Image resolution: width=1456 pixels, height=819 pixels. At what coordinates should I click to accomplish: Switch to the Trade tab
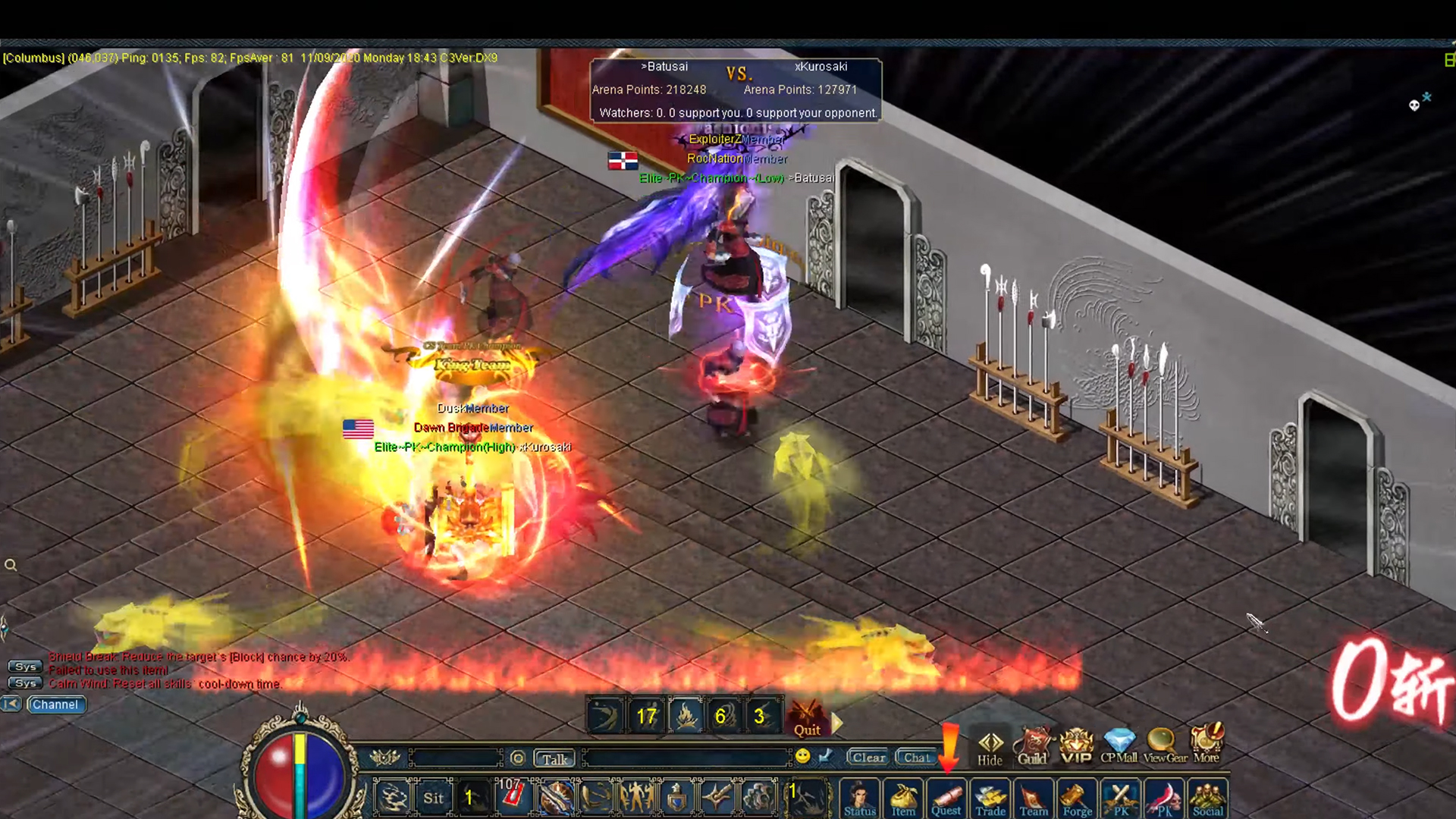point(990,798)
